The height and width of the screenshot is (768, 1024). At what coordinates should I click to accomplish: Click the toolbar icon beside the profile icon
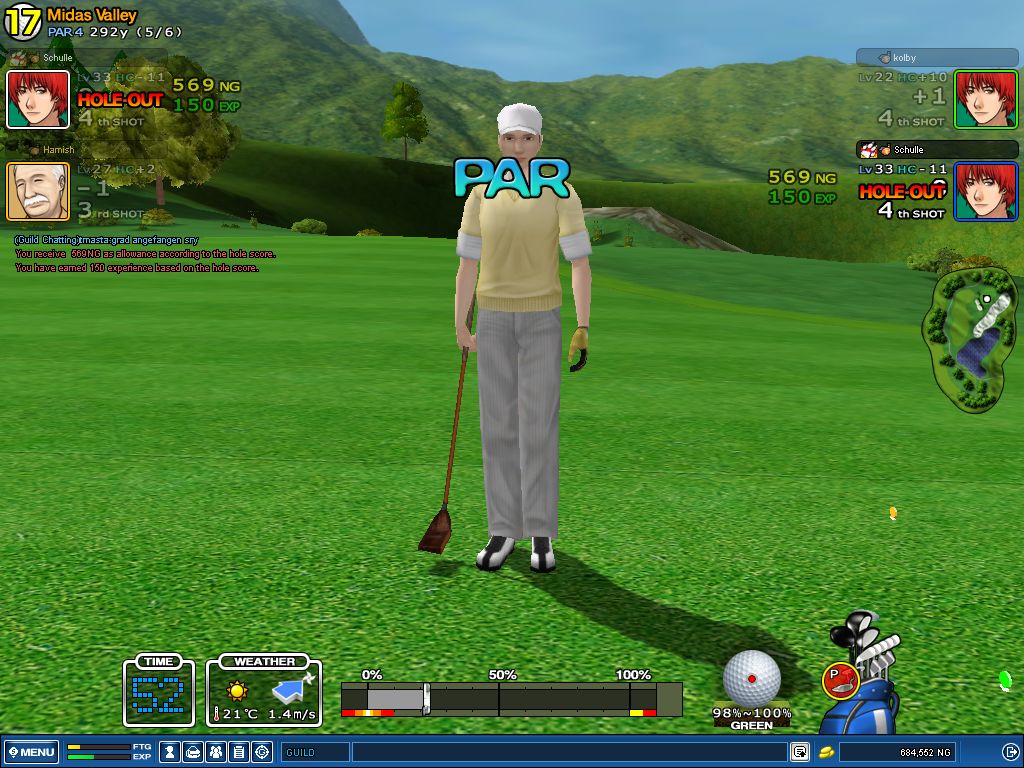[x=194, y=752]
